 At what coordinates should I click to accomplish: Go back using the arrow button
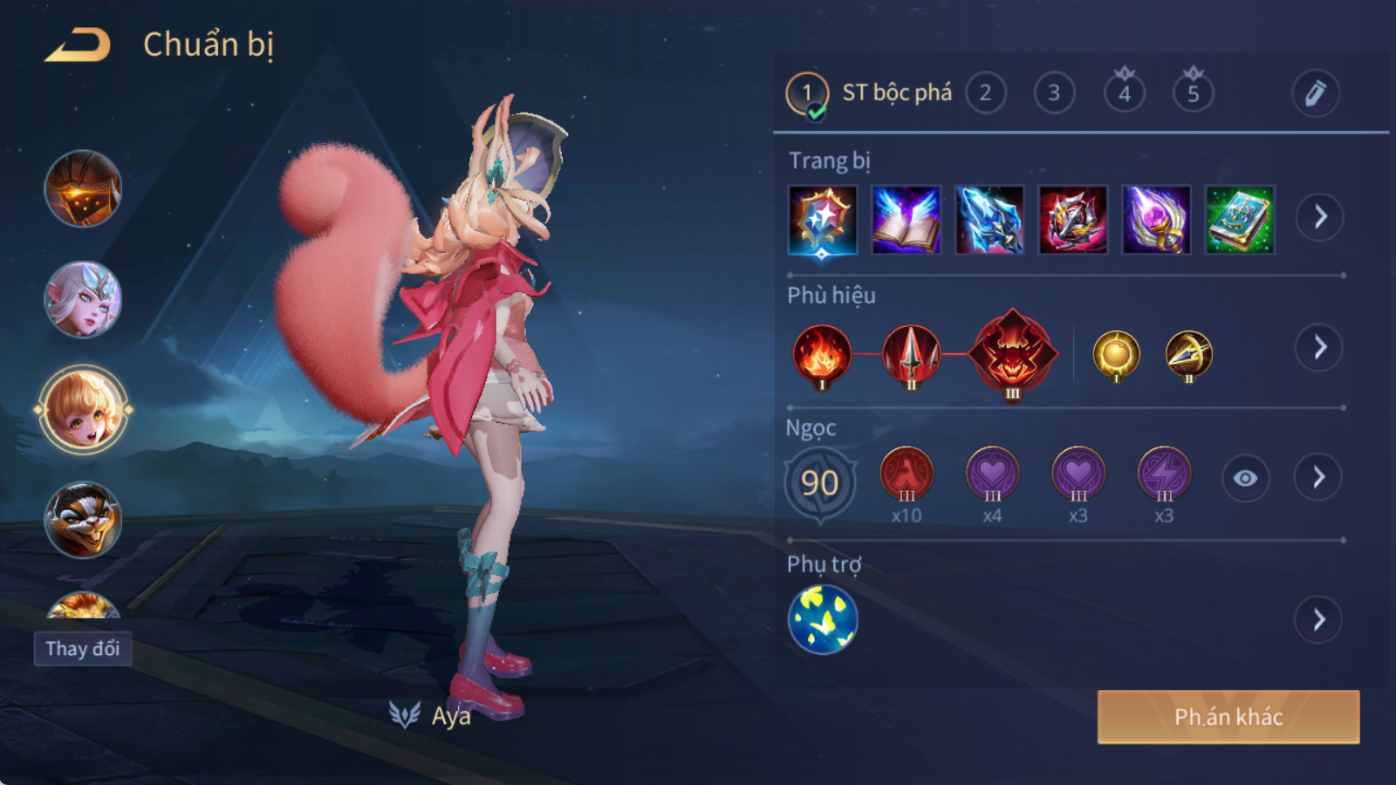coord(78,45)
